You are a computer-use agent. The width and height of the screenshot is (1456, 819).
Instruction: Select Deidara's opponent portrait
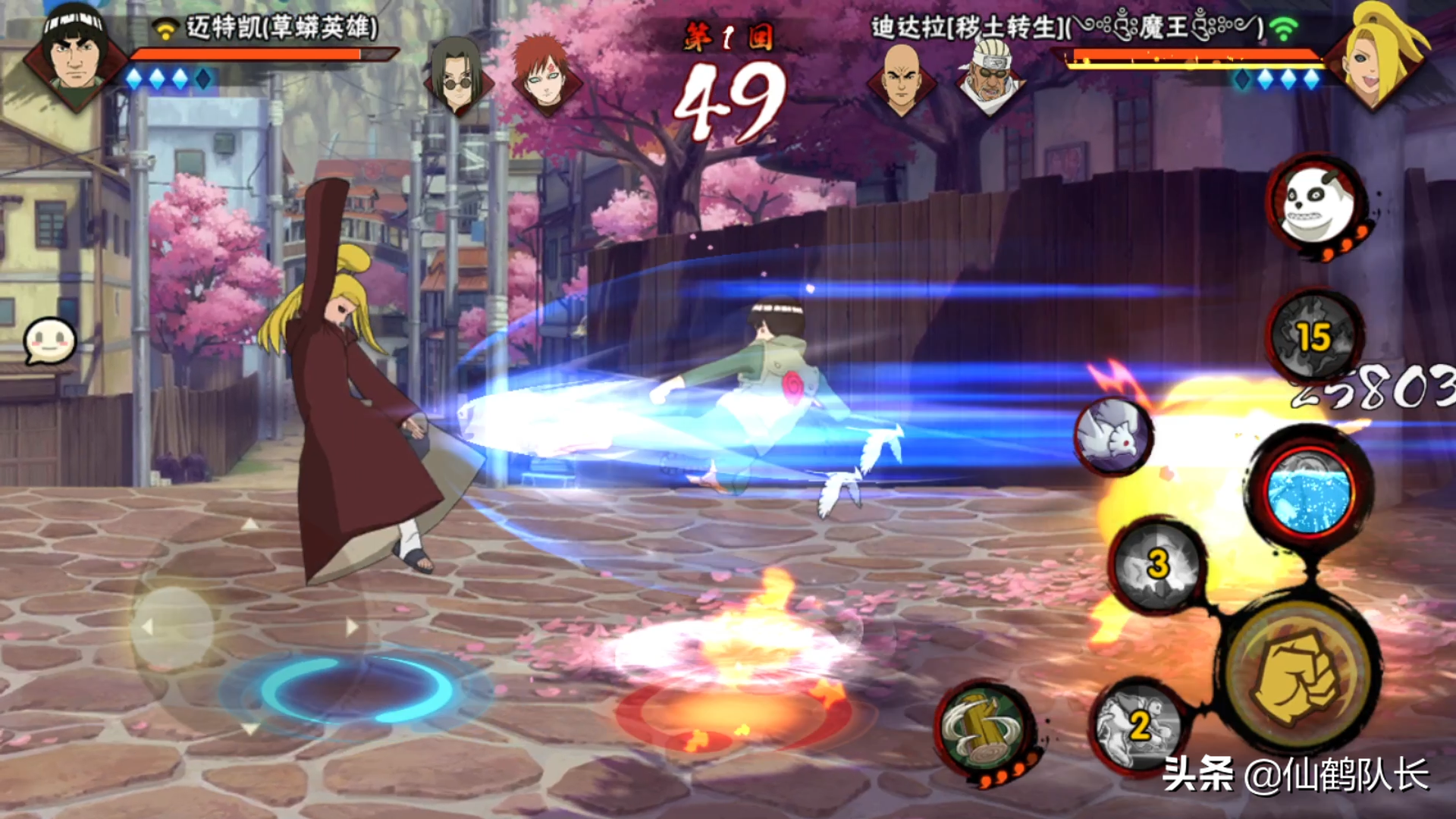[x=1374, y=57]
